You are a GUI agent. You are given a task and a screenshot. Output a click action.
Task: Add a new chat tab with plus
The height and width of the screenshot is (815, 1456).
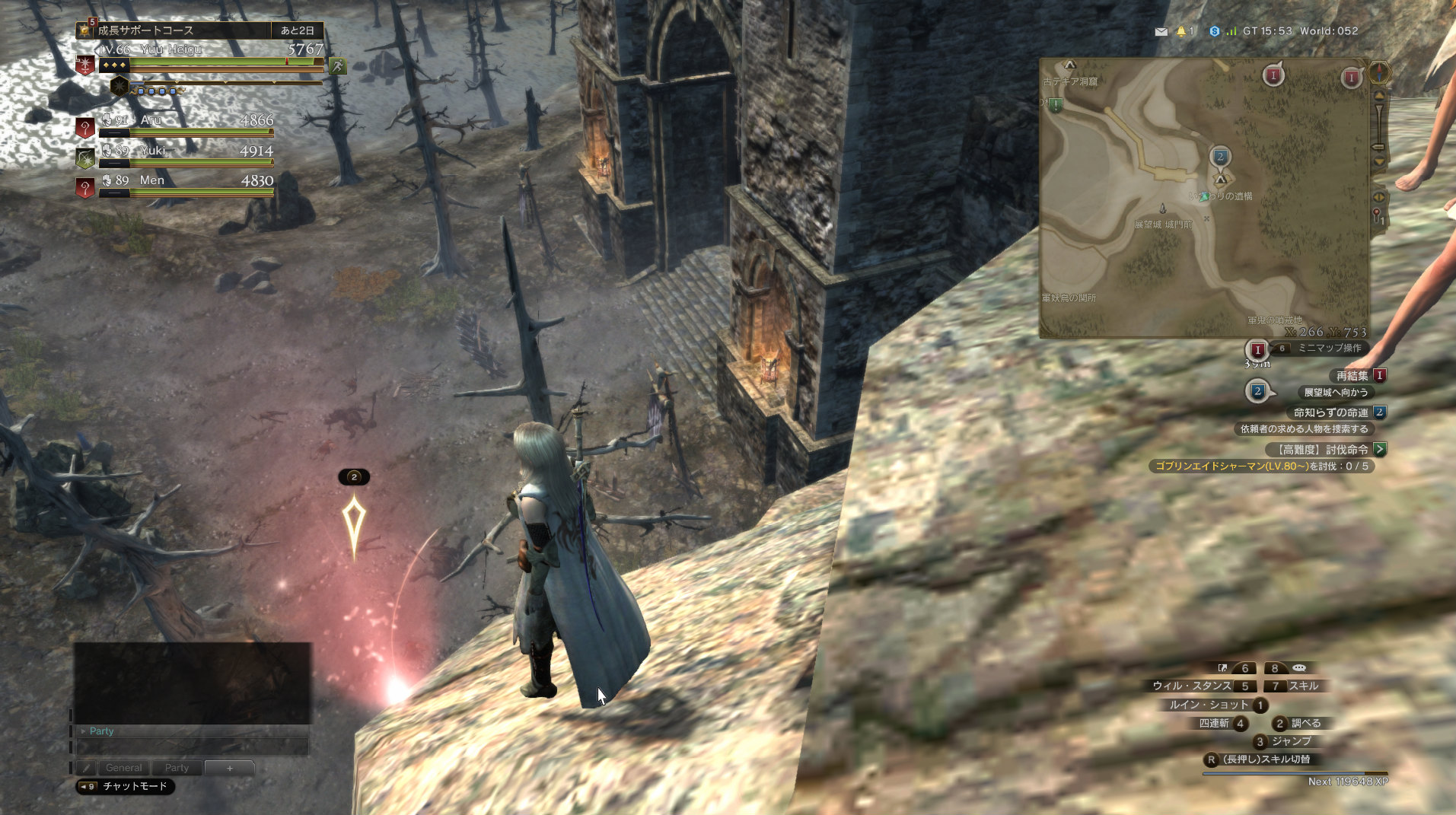coord(229,768)
